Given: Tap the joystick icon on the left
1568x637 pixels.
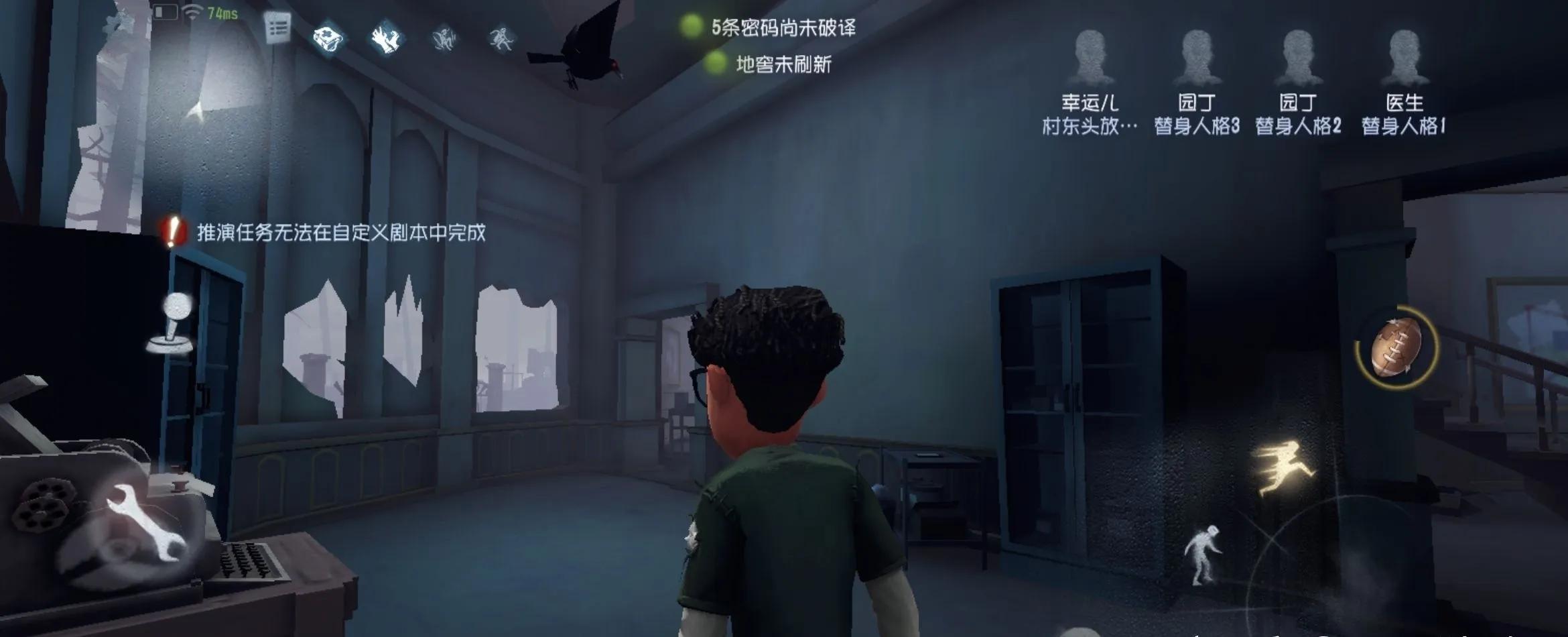Looking at the screenshot, I should coord(173,324).
